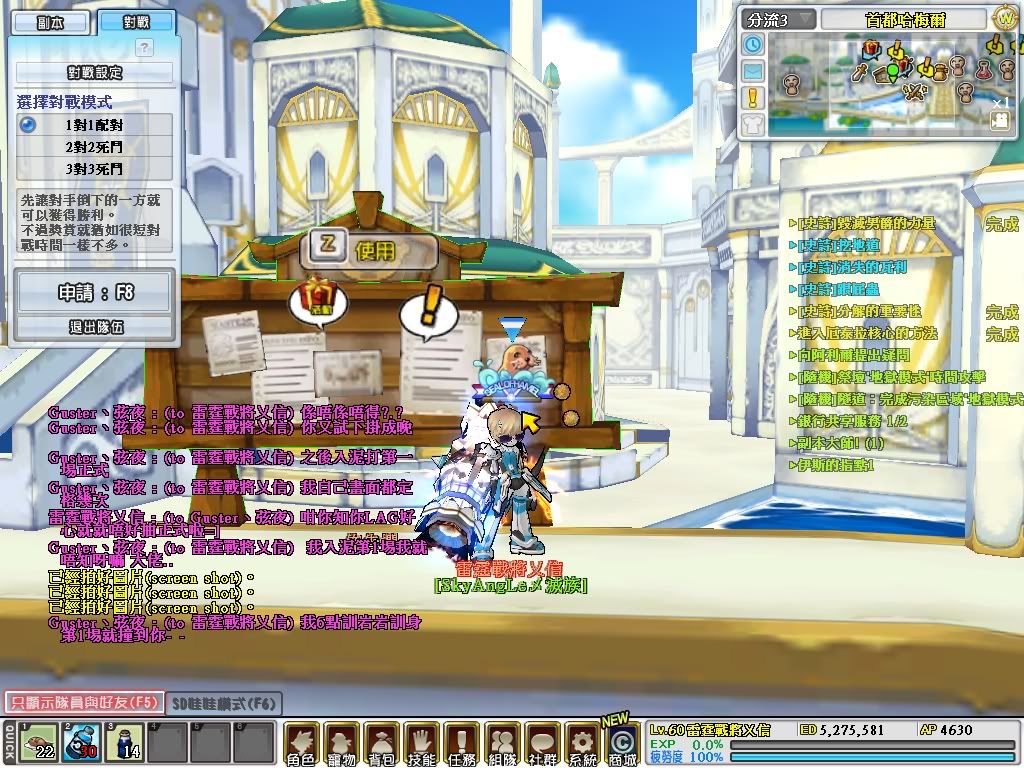Open the 任務 quest menu
This screenshot has width=1024, height=768.
461,744
